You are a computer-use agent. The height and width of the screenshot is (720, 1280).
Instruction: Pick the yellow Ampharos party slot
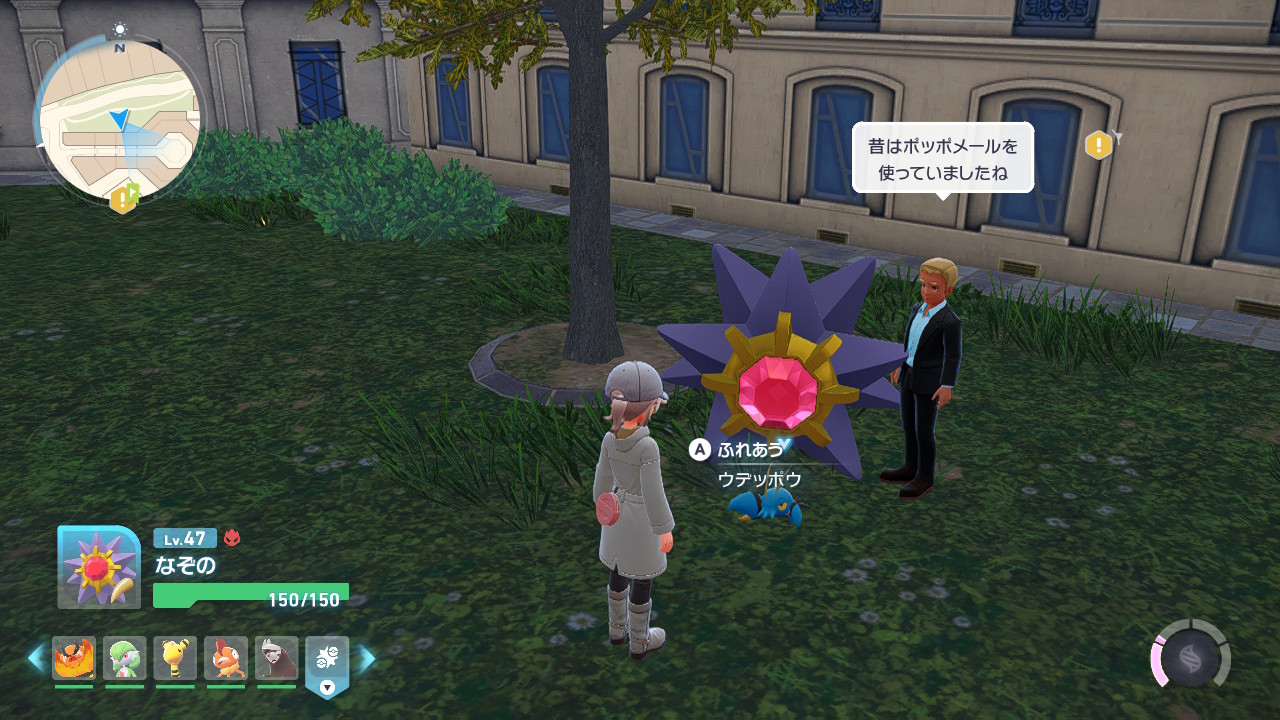(x=175, y=658)
